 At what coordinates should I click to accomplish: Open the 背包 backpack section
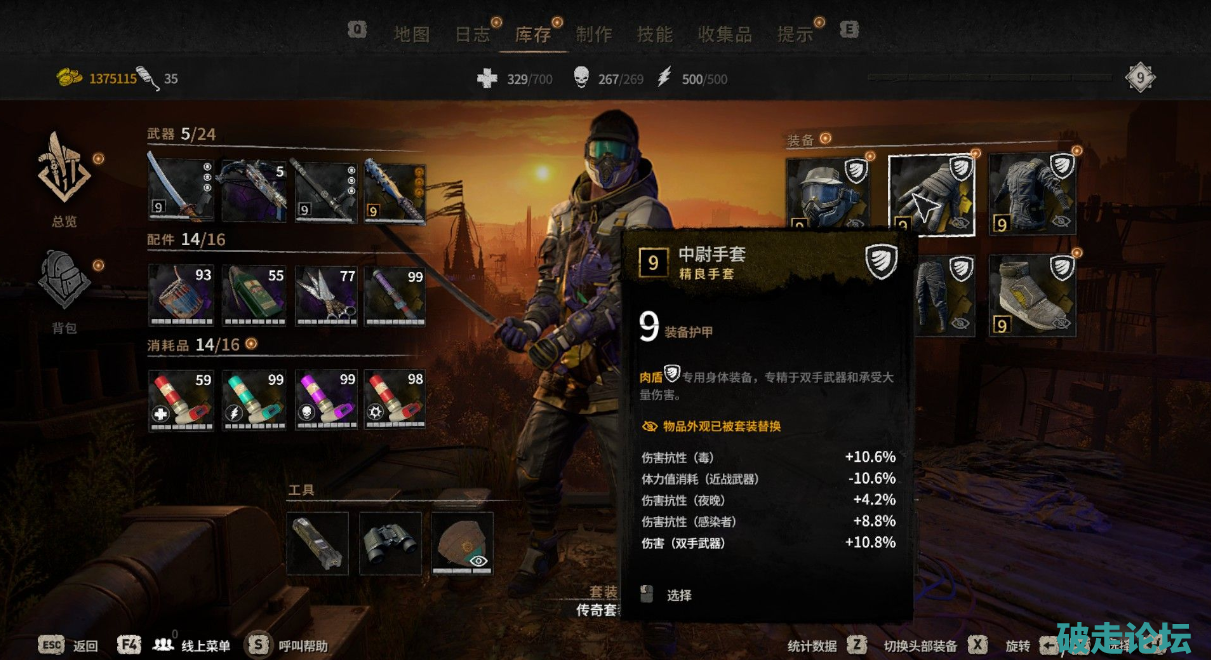pos(64,290)
